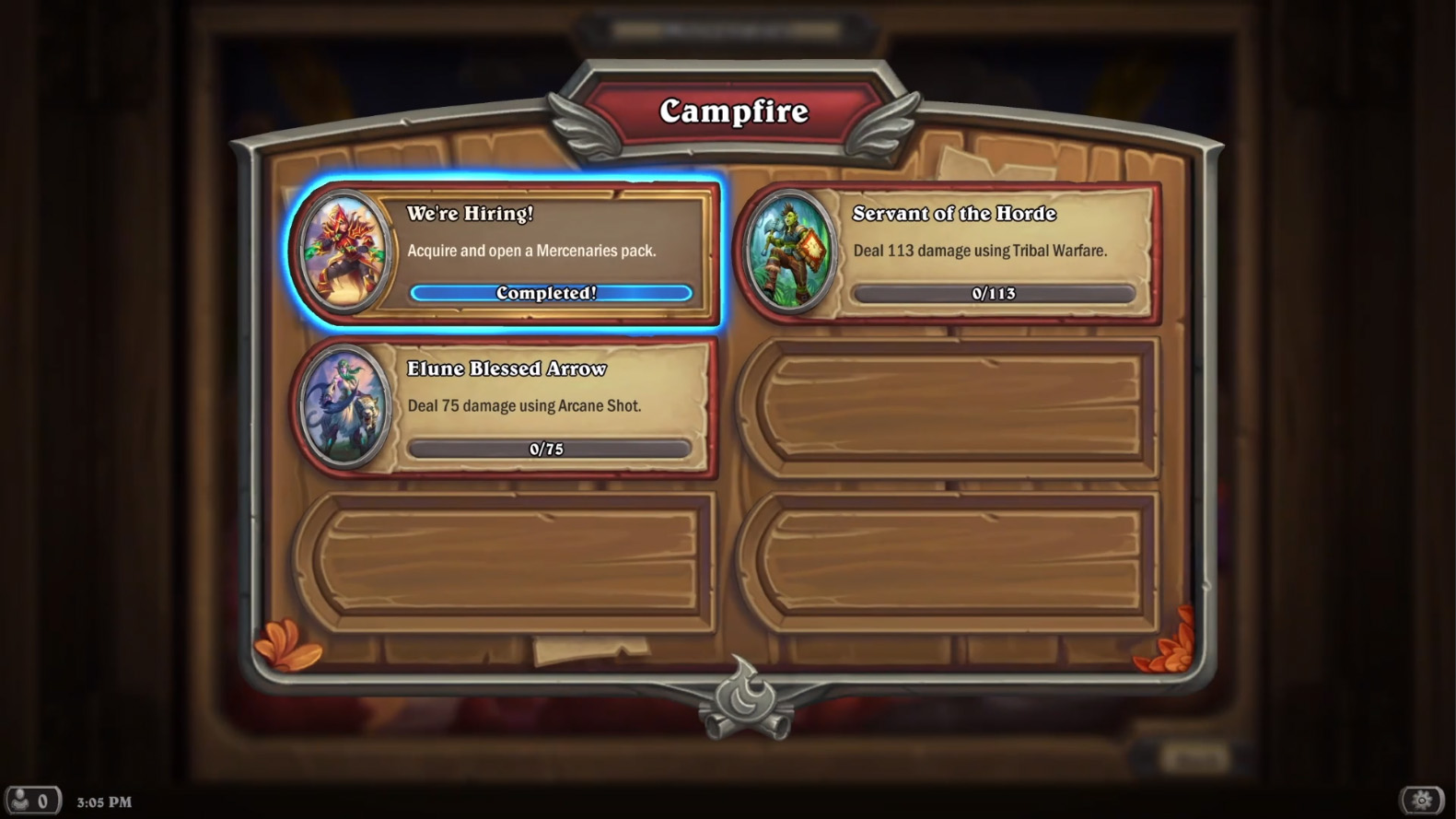Open the Elune Blessed Arrow task
Viewport: 1456px width, 819px height.
coord(548,407)
